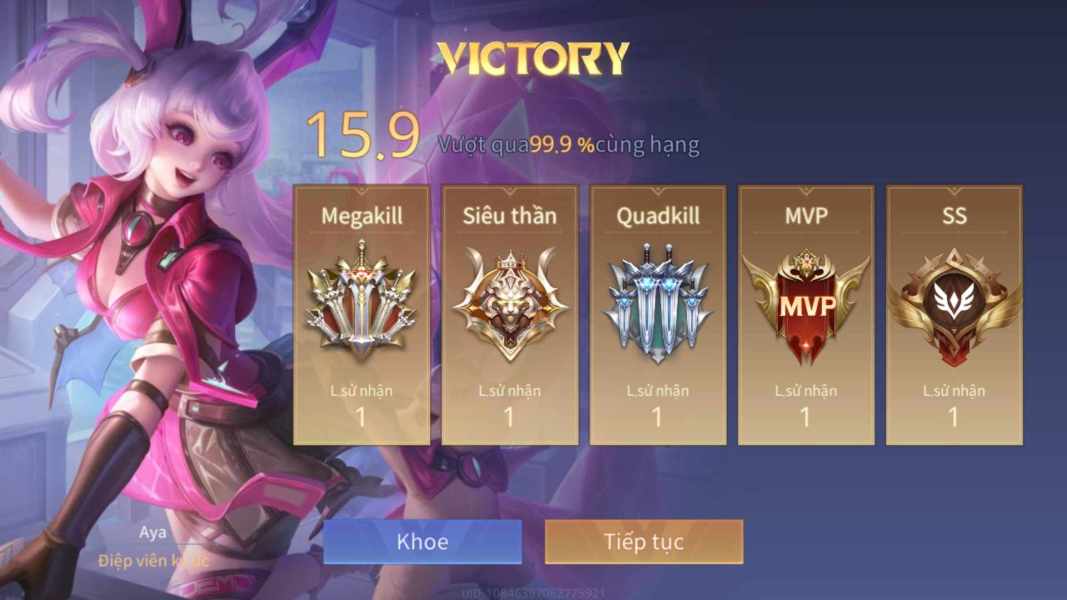Open the Quadkill achievement card
The height and width of the screenshot is (600, 1067).
[x=658, y=315]
